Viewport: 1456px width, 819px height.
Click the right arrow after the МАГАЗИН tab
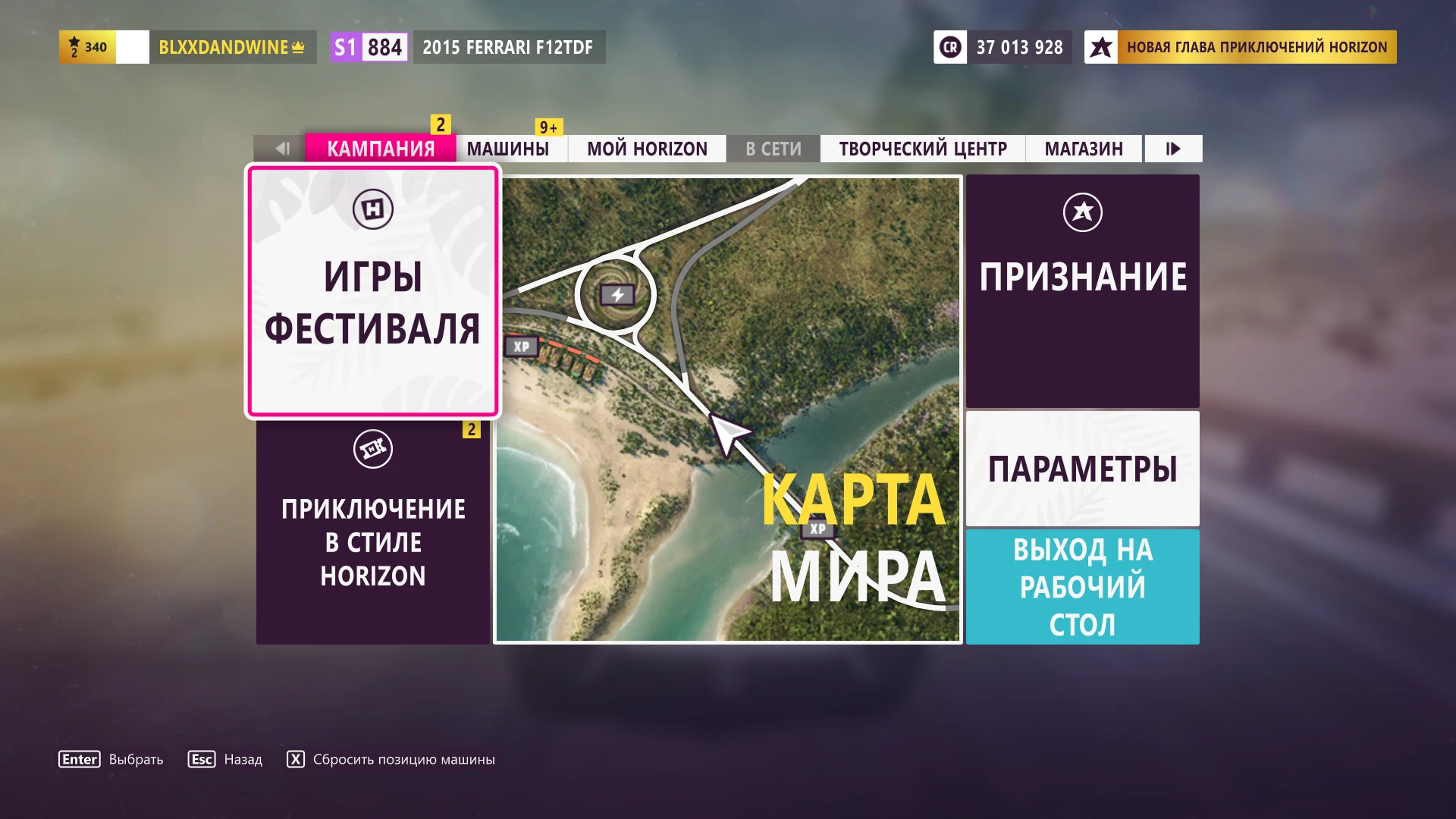pos(1172,149)
